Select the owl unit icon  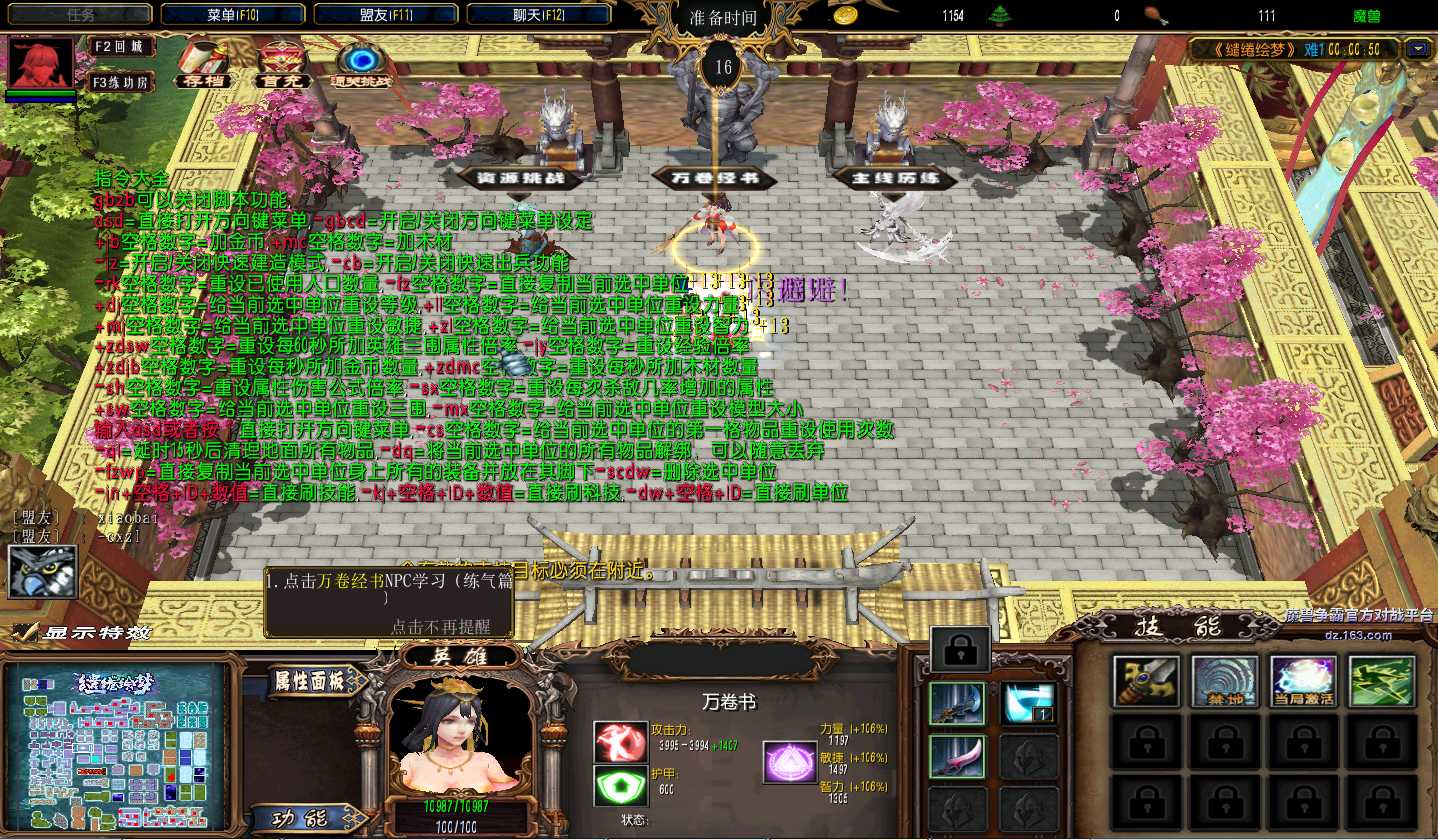(43, 570)
